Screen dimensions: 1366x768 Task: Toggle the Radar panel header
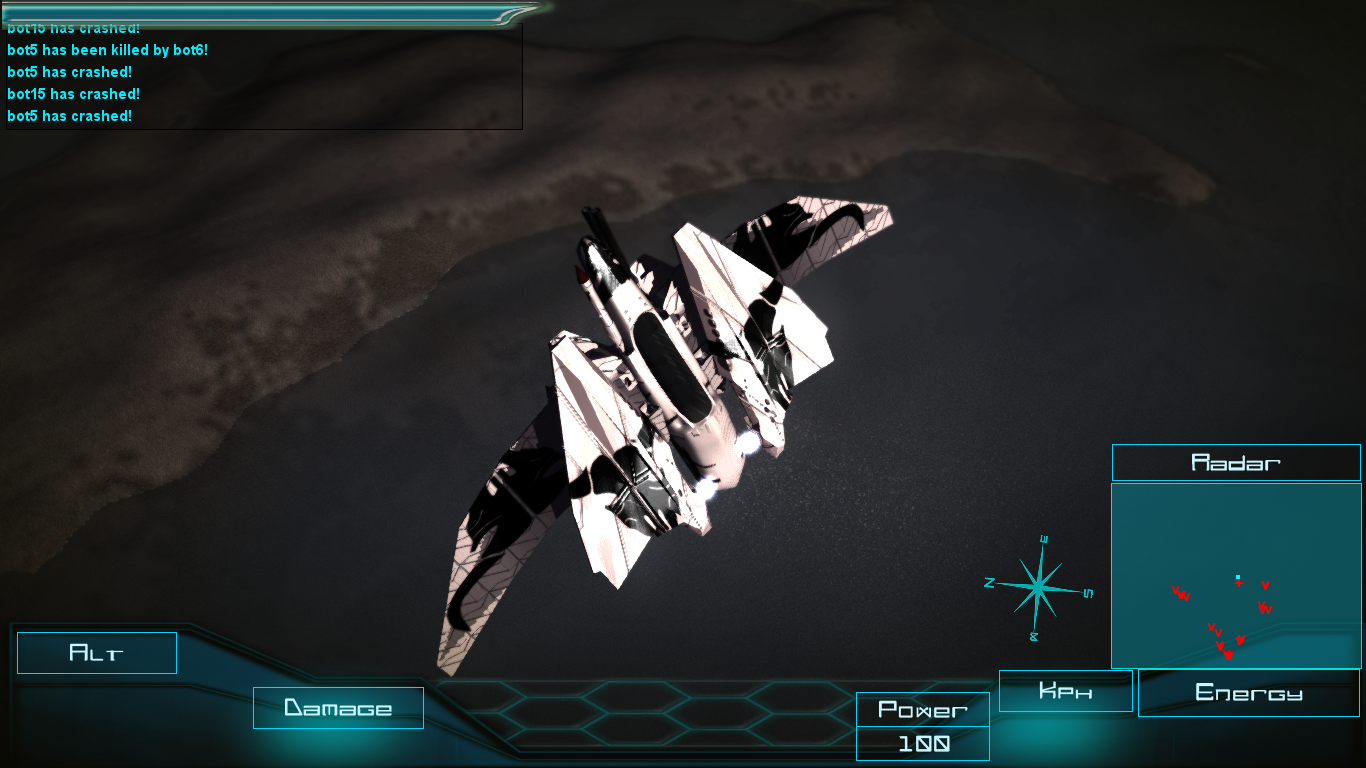coord(1236,462)
